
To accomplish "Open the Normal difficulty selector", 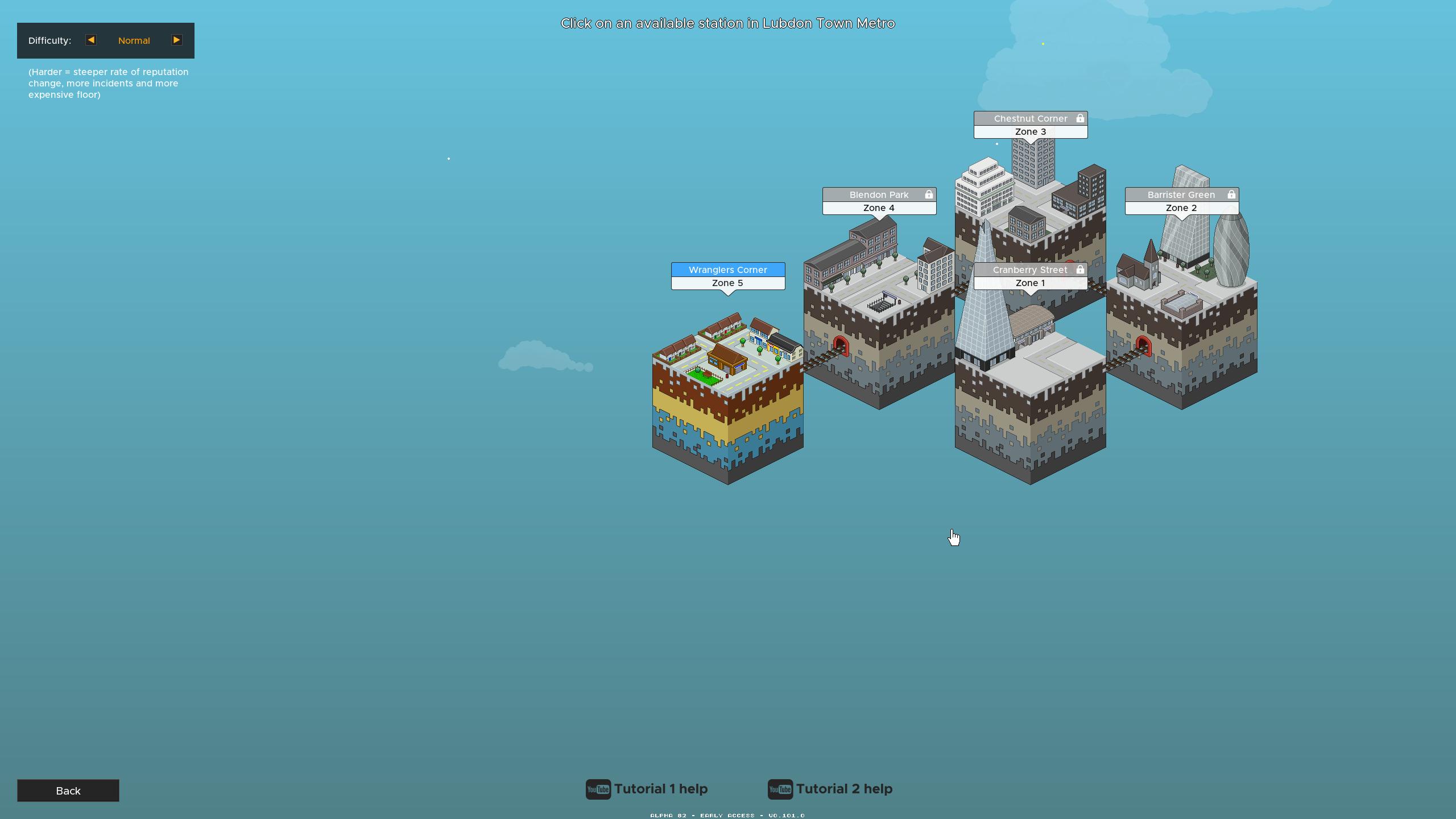I will [134, 40].
